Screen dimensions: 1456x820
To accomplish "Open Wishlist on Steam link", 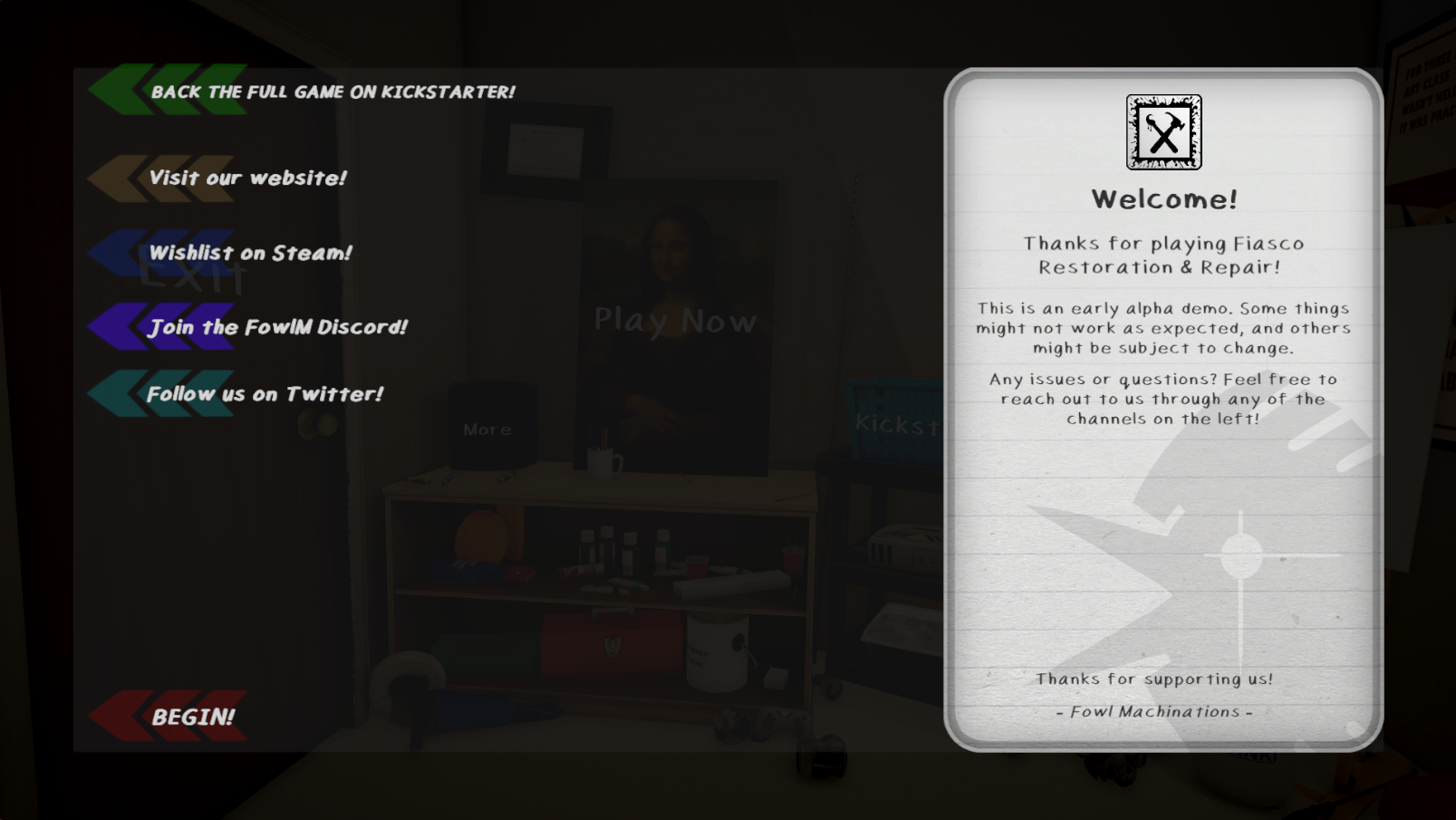I will 251,253.
